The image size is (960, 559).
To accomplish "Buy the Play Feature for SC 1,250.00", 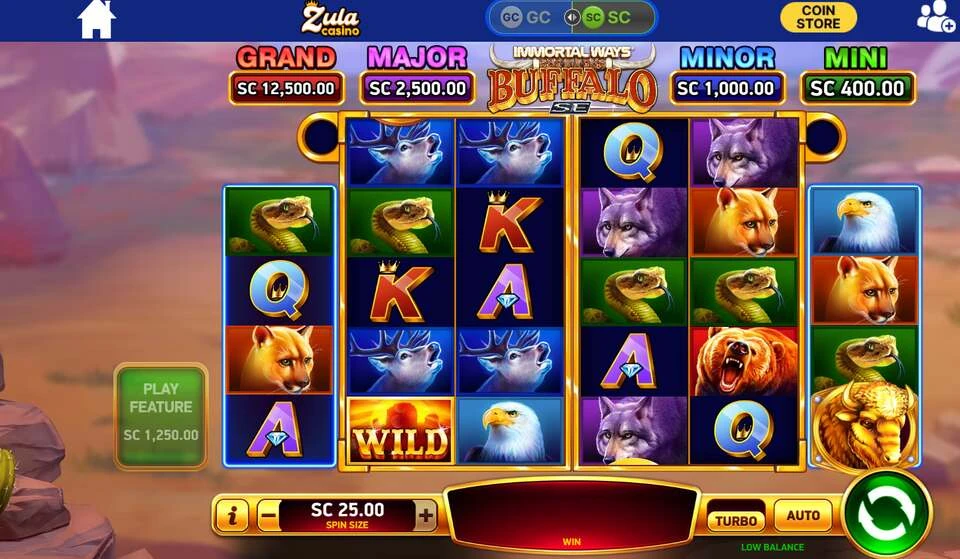I will pos(161,415).
